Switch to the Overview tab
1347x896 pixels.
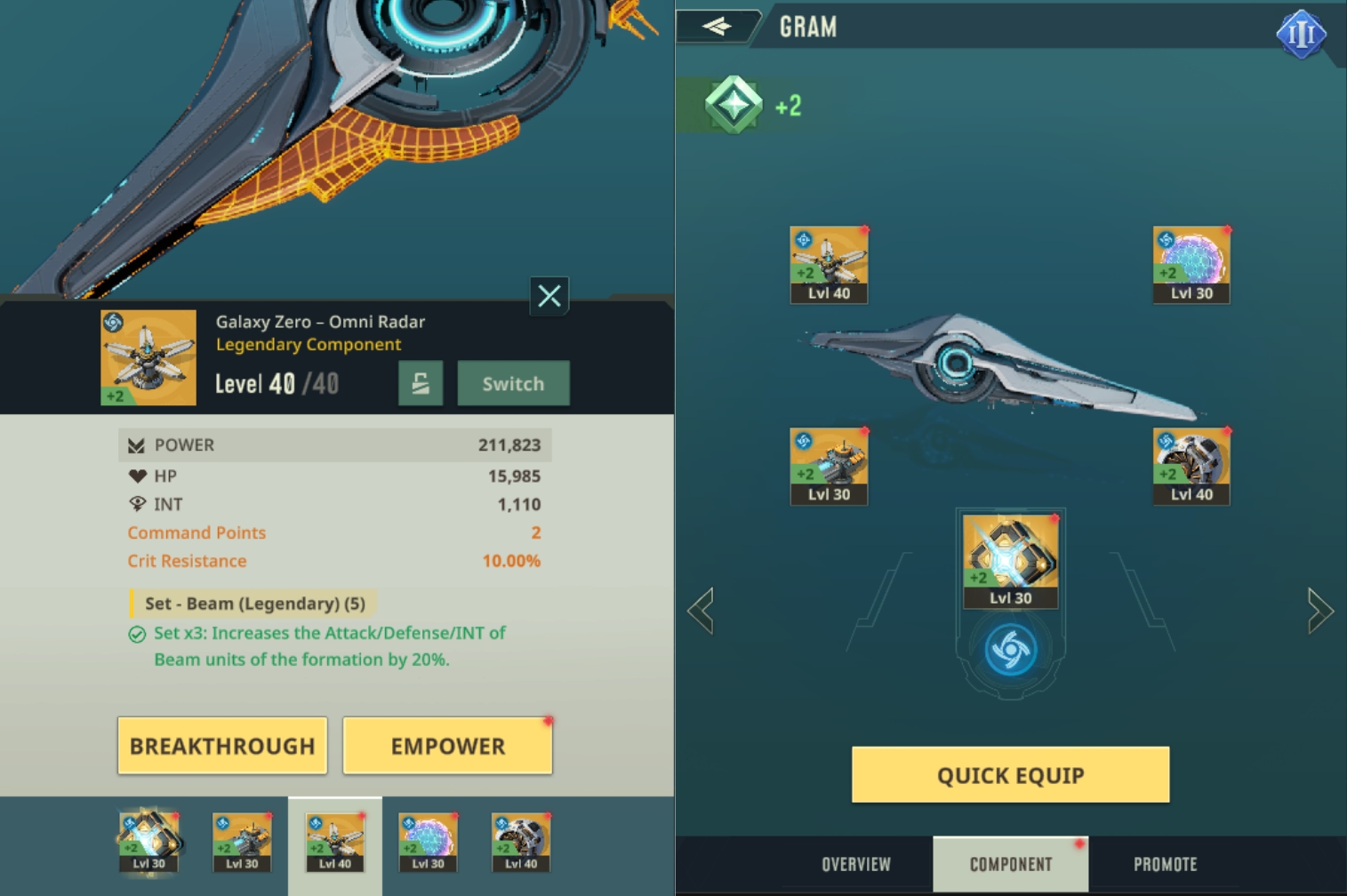pyautogui.click(x=855, y=864)
